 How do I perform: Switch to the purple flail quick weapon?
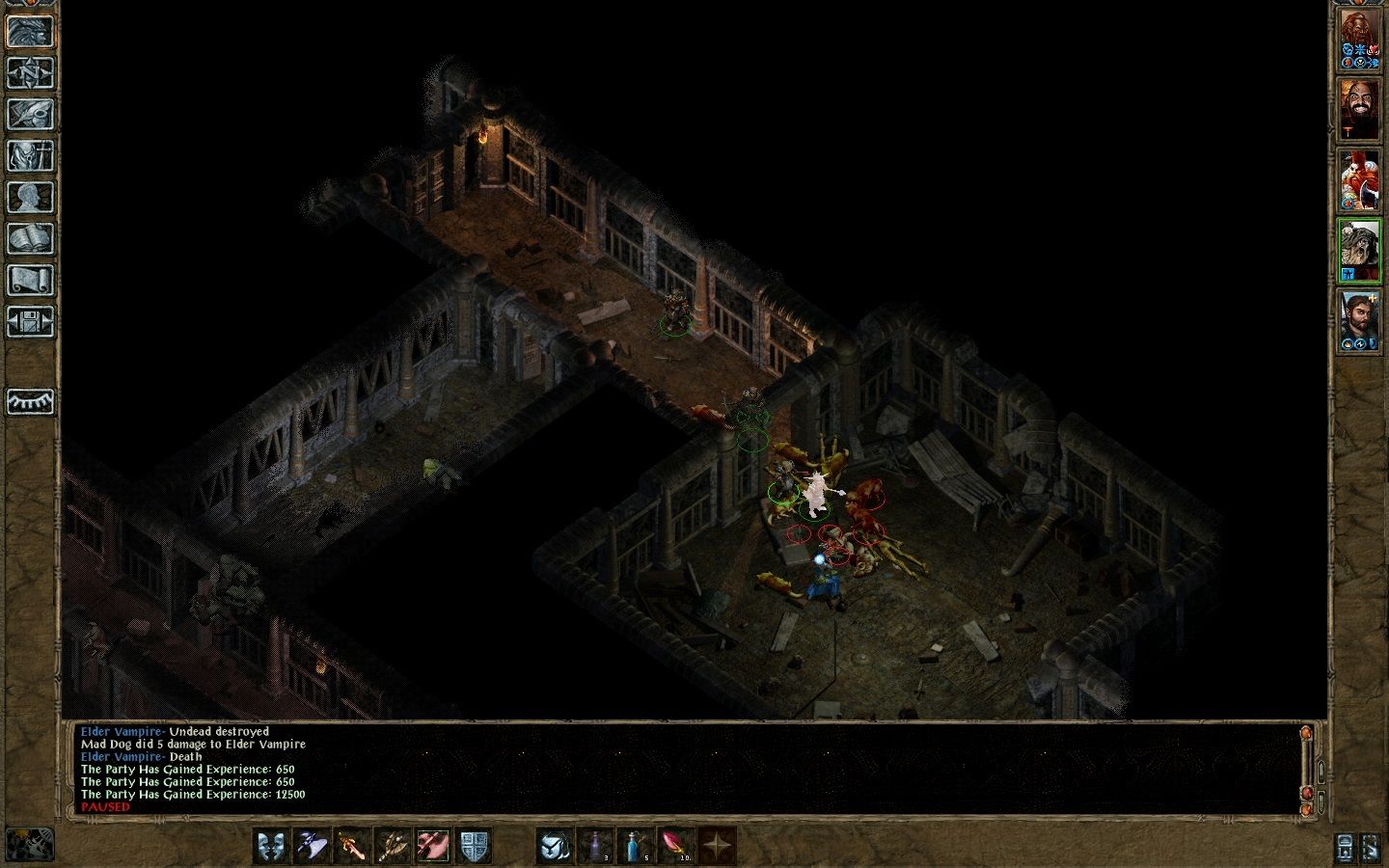click(310, 846)
